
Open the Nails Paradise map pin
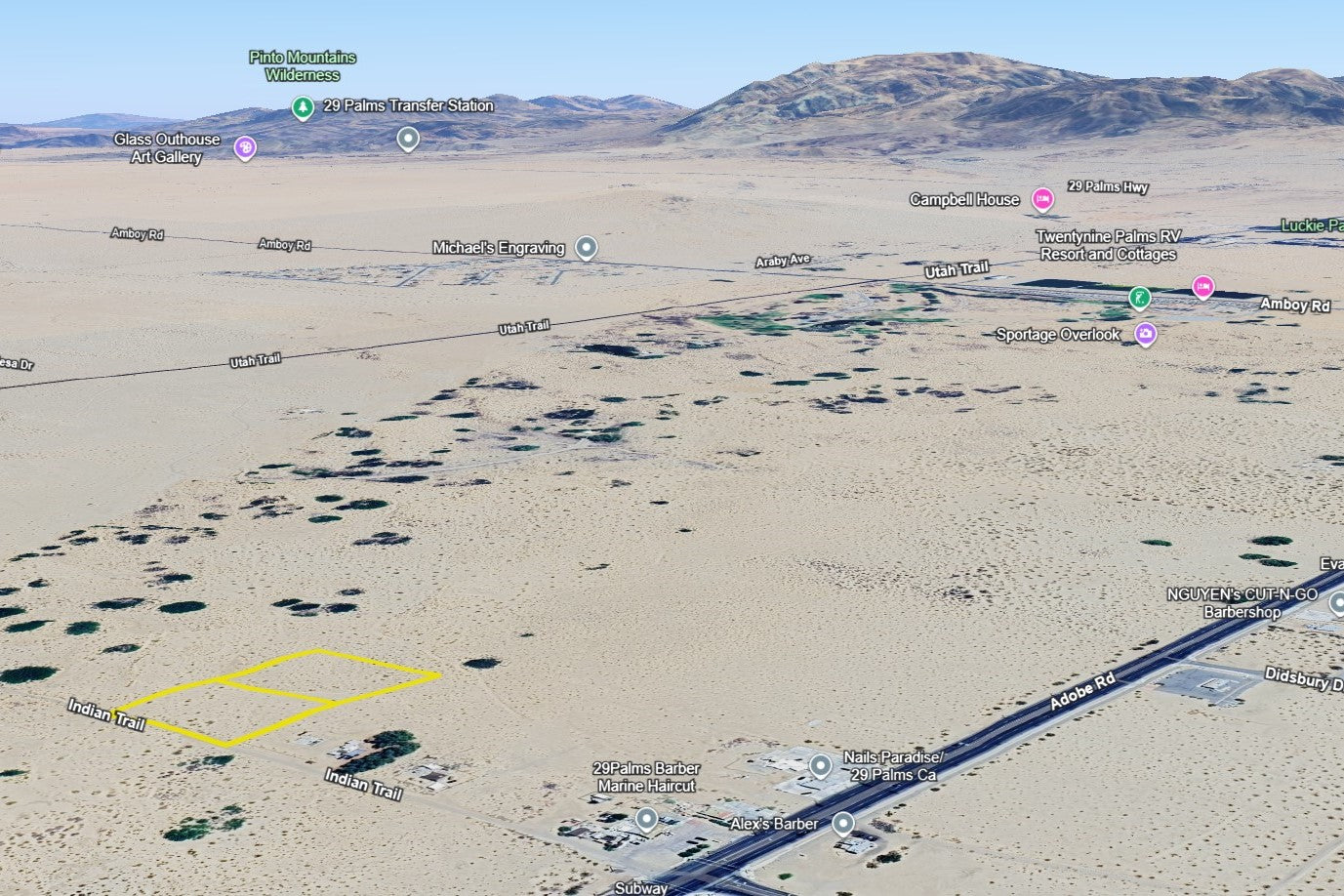pyautogui.click(x=821, y=764)
